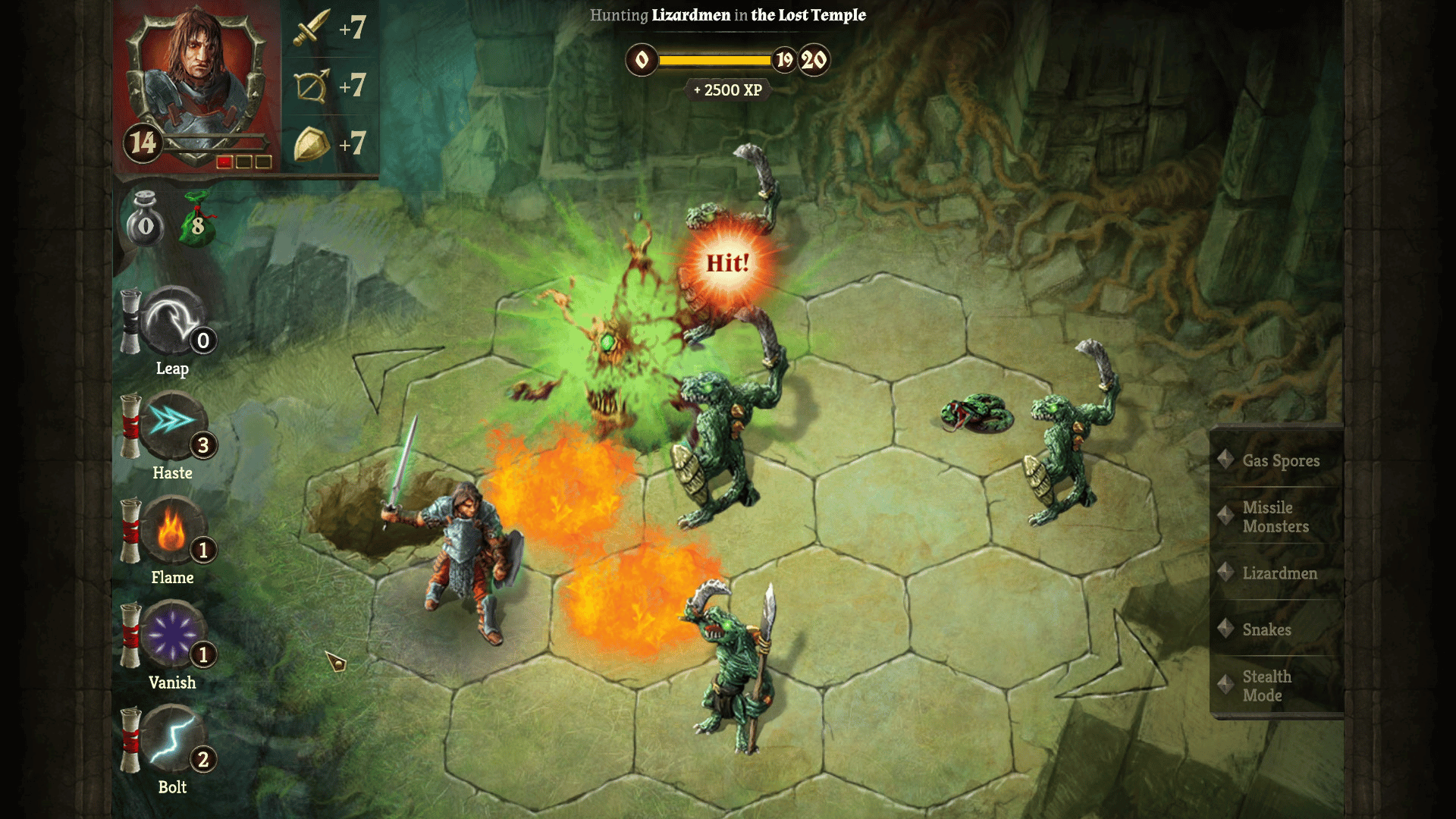The width and height of the screenshot is (1456, 819).
Task: Cast the Bolt lightning spell
Action: [173, 740]
